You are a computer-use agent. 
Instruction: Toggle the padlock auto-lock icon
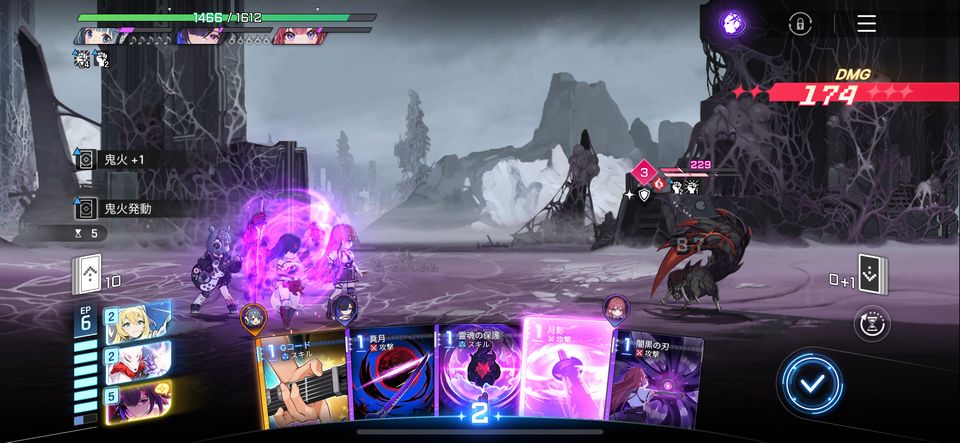tap(799, 24)
